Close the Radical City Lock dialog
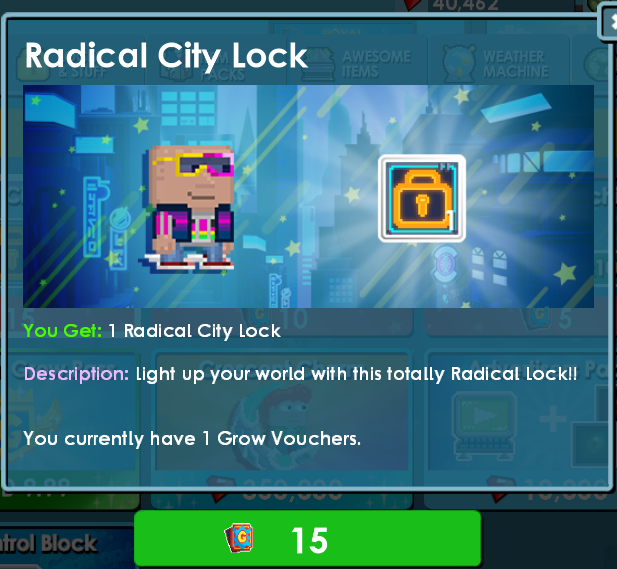The height and width of the screenshot is (569, 617). pos(609,22)
